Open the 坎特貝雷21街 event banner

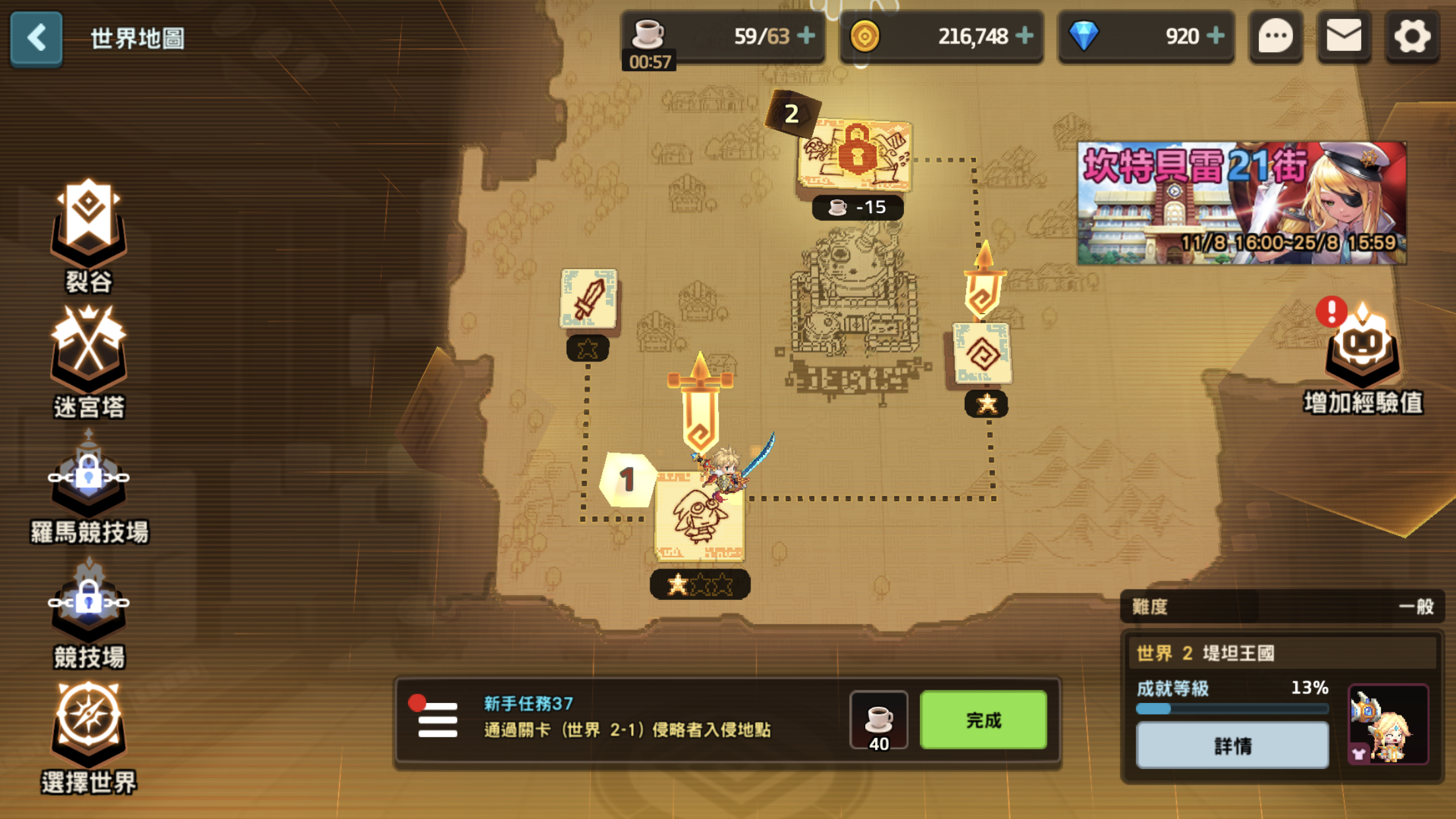pos(1241,203)
